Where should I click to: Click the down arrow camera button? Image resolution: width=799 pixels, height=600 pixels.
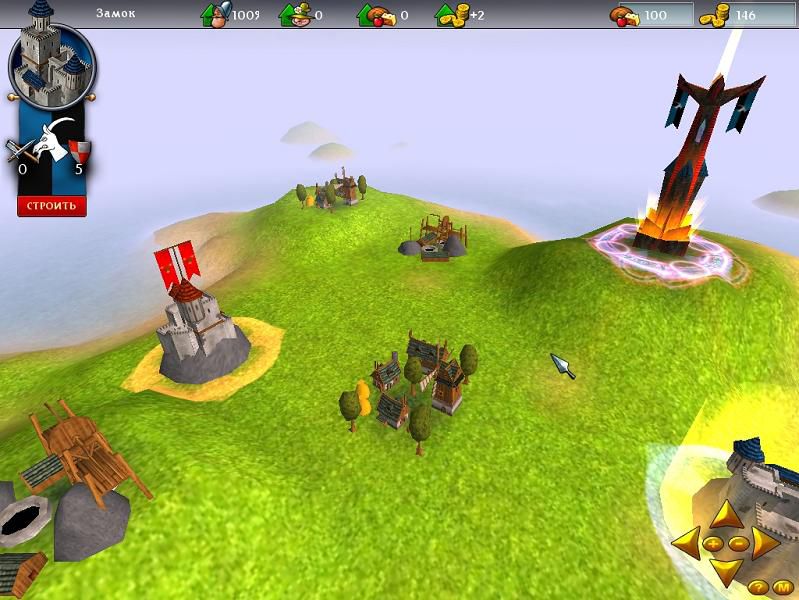point(725,572)
